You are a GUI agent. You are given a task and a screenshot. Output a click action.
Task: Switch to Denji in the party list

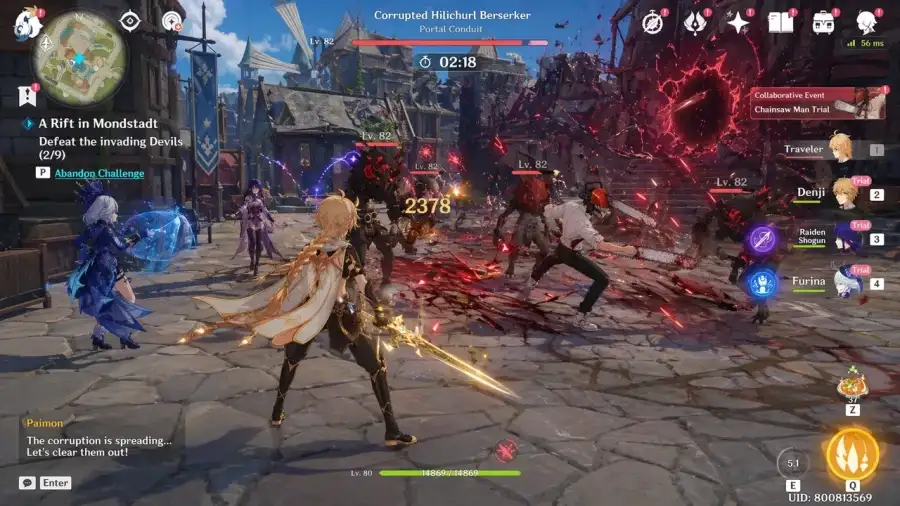click(842, 193)
